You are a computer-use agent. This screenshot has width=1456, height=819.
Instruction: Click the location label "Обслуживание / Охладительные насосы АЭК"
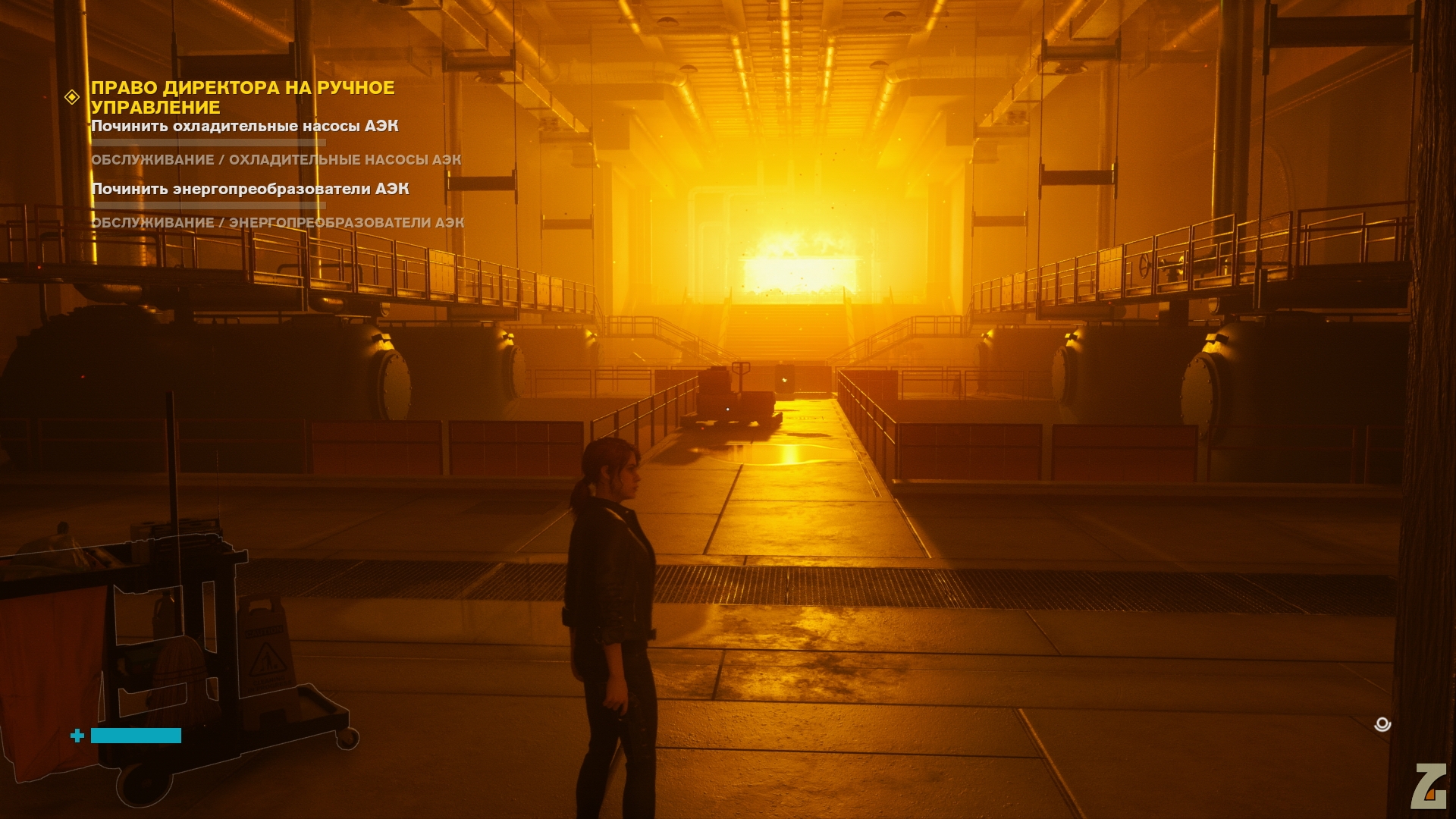[x=276, y=160]
